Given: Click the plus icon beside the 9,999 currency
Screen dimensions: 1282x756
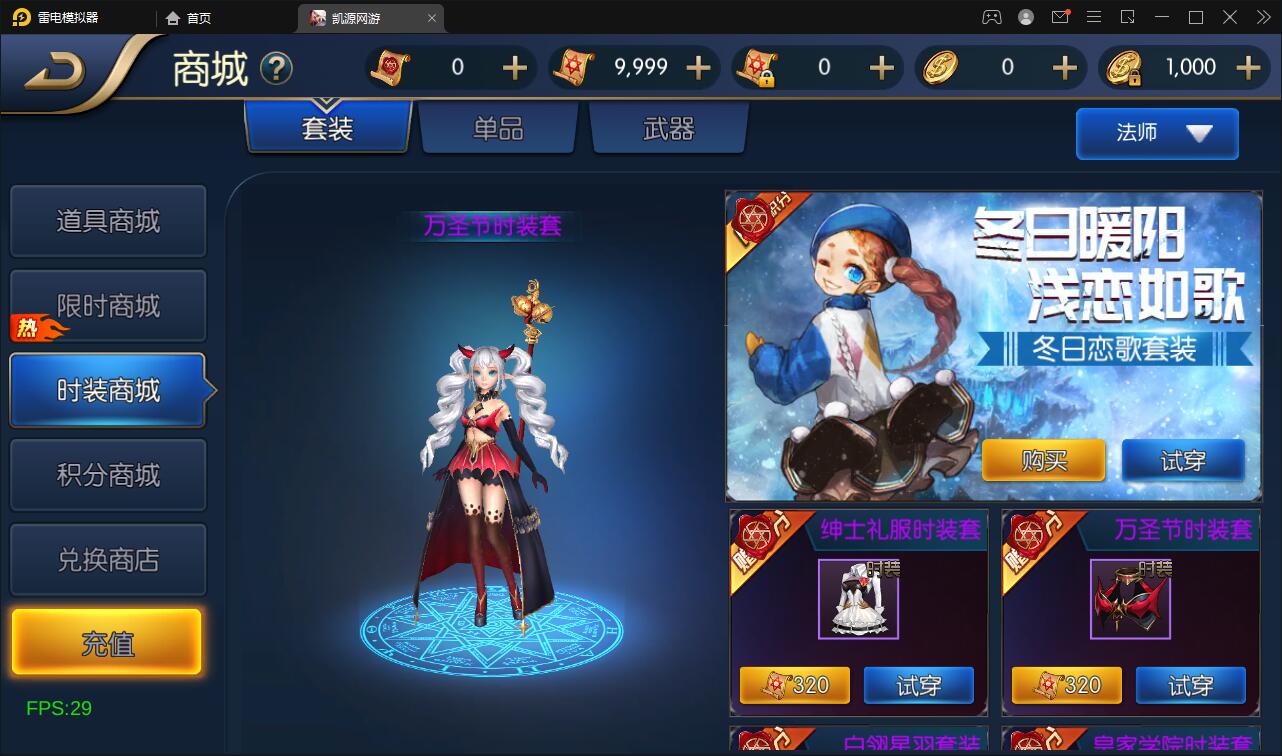Looking at the screenshot, I should click(697, 67).
